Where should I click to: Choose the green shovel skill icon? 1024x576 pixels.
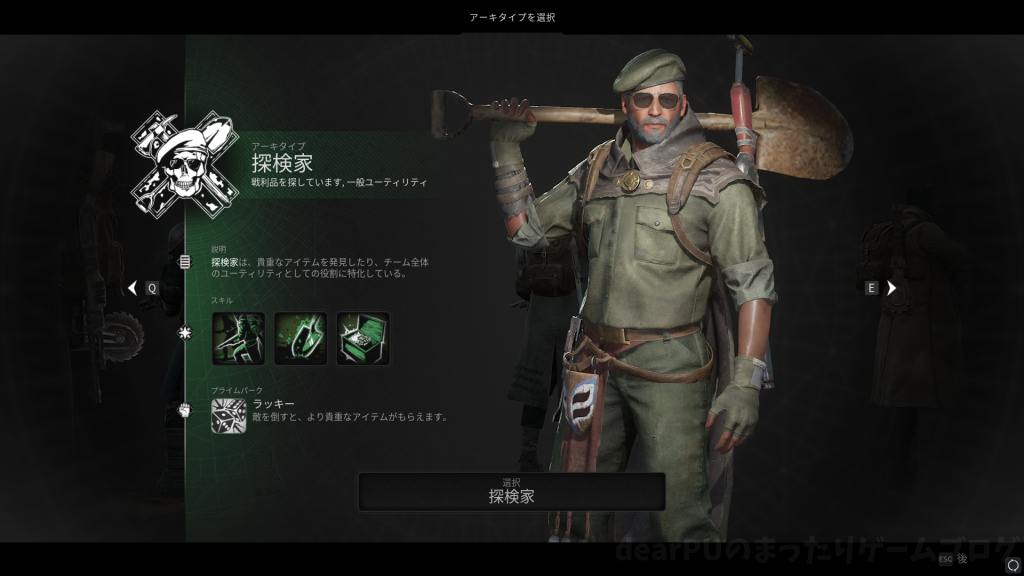tap(300, 338)
